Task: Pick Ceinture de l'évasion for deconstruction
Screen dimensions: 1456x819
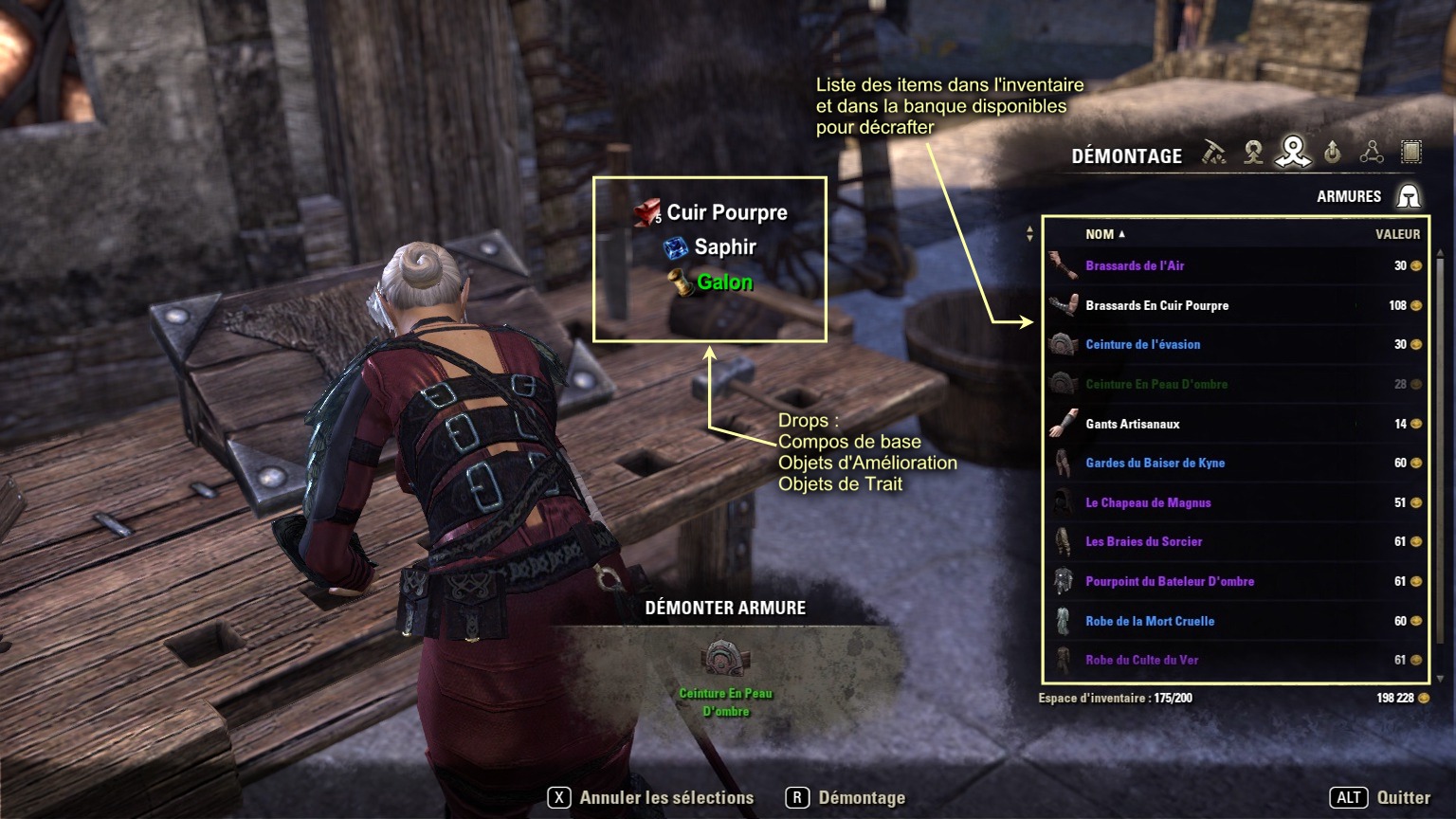Action: pos(1142,345)
